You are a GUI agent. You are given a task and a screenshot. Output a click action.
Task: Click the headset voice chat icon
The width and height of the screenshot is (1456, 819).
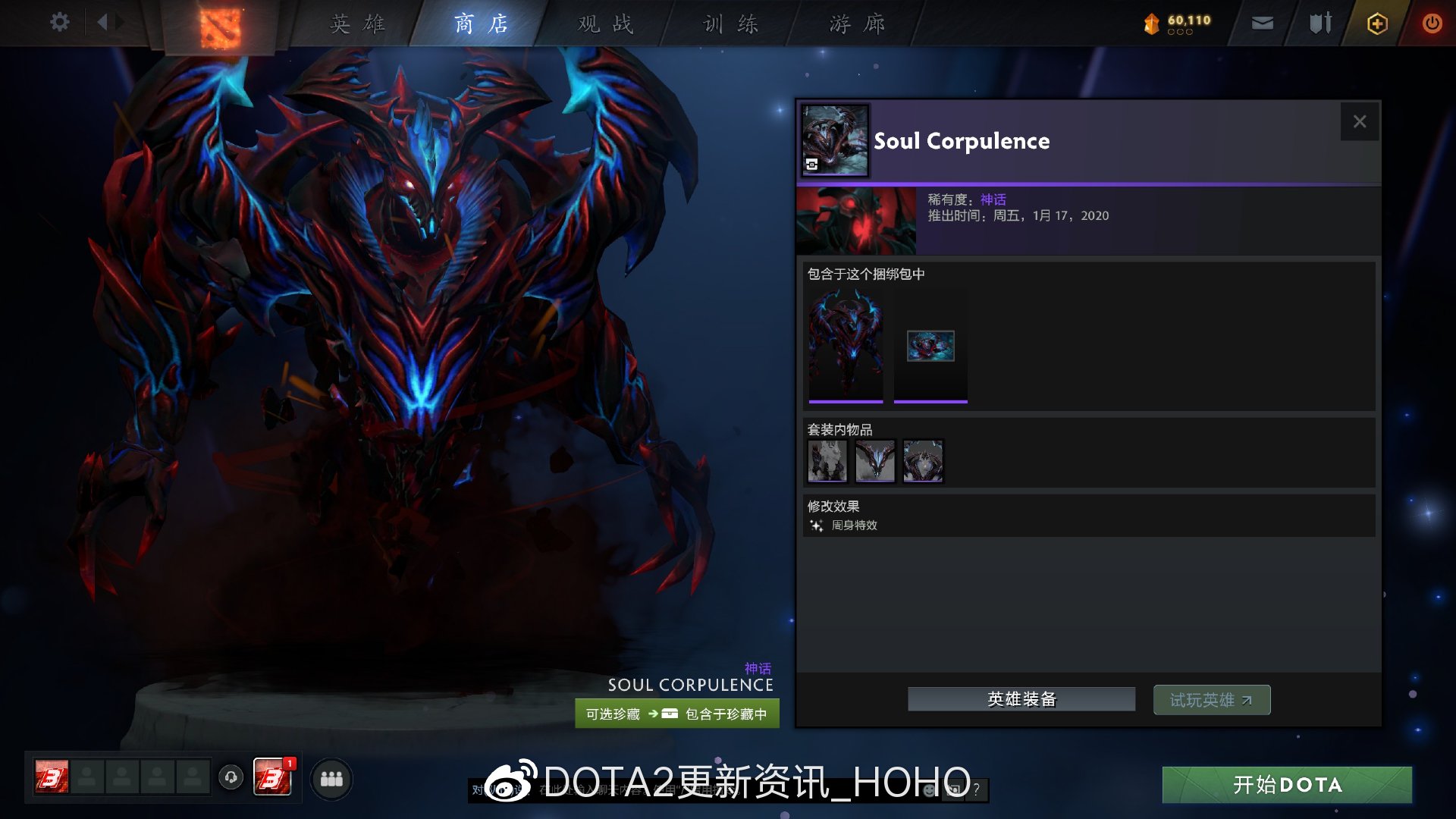point(231,778)
